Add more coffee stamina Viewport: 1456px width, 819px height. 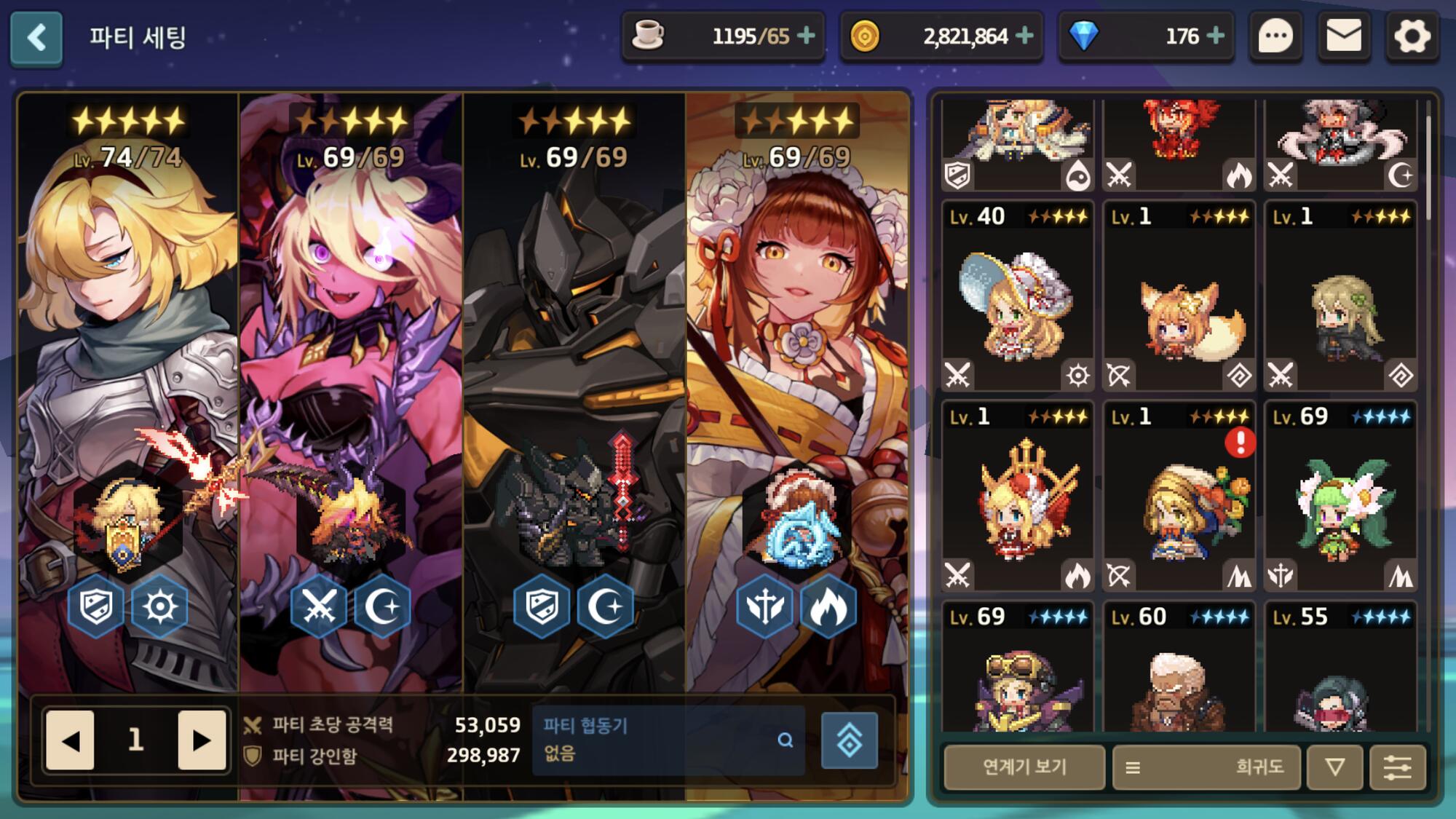pos(806,36)
